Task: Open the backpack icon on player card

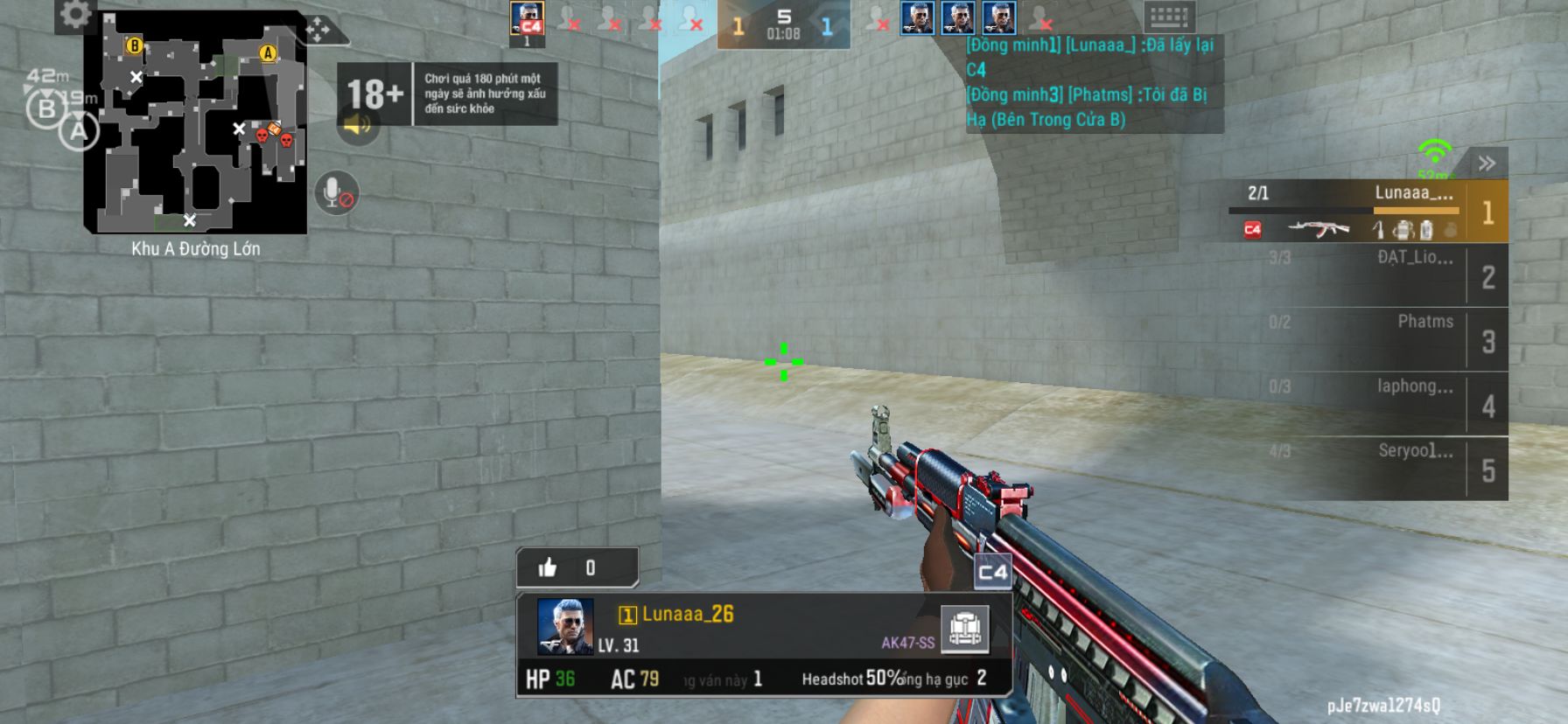Action: coord(964,628)
